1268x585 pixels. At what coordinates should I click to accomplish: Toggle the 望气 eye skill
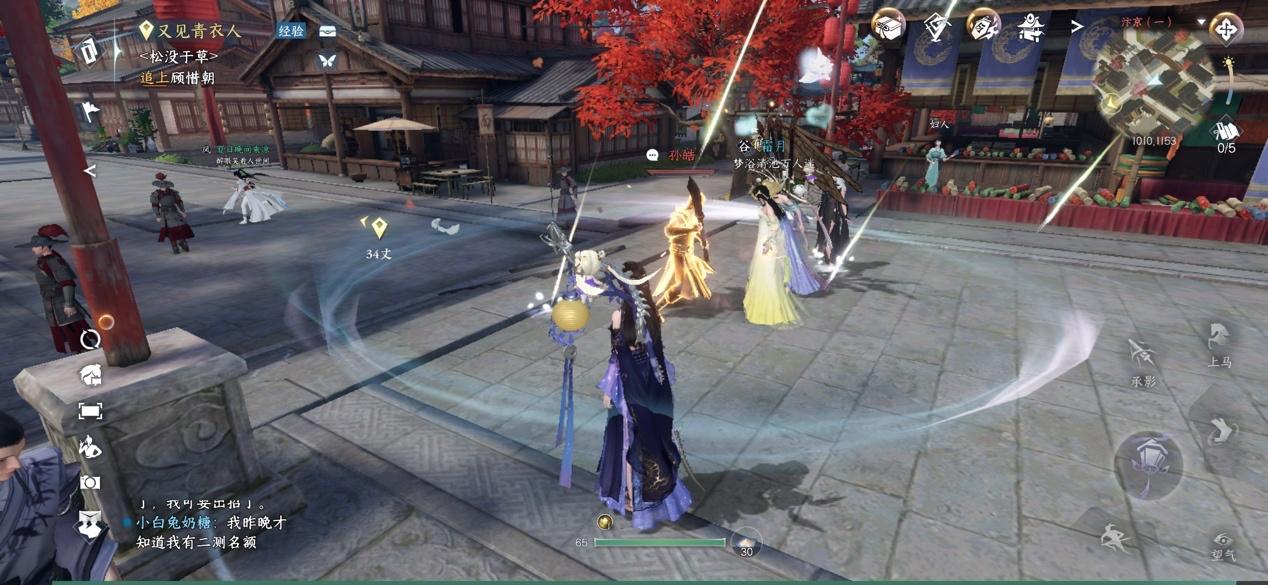coord(1222,545)
